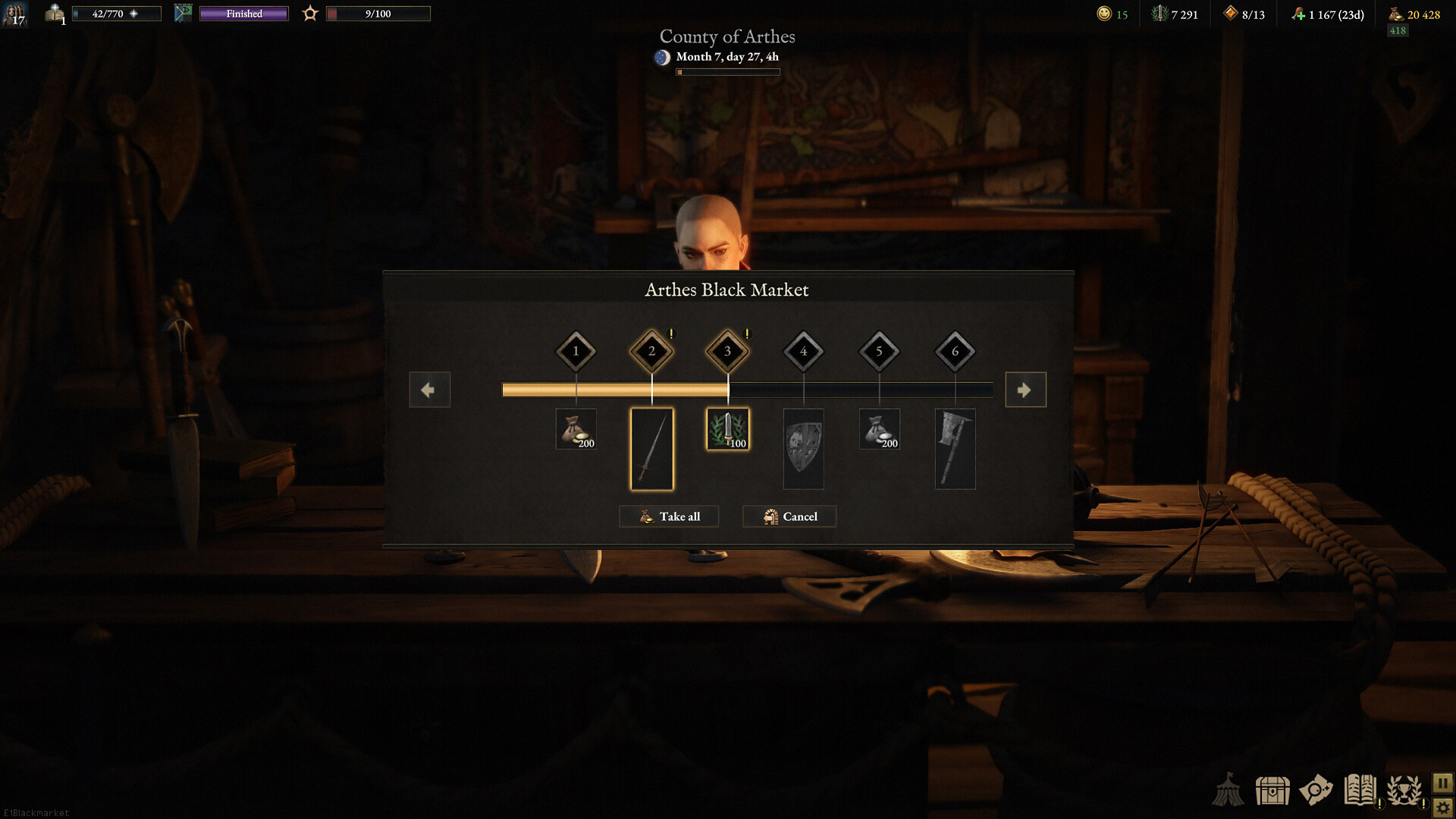Open settings with the gear button
1456x819 pixels.
click(1442, 808)
